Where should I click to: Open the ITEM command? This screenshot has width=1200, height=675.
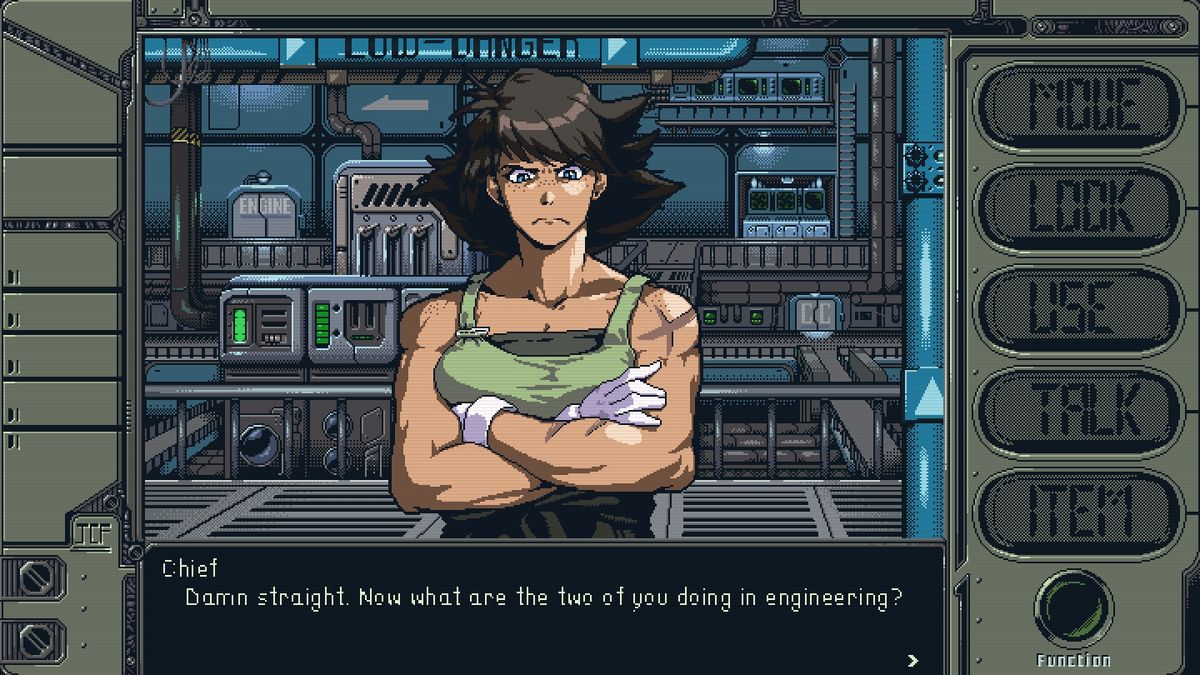coord(1079,512)
